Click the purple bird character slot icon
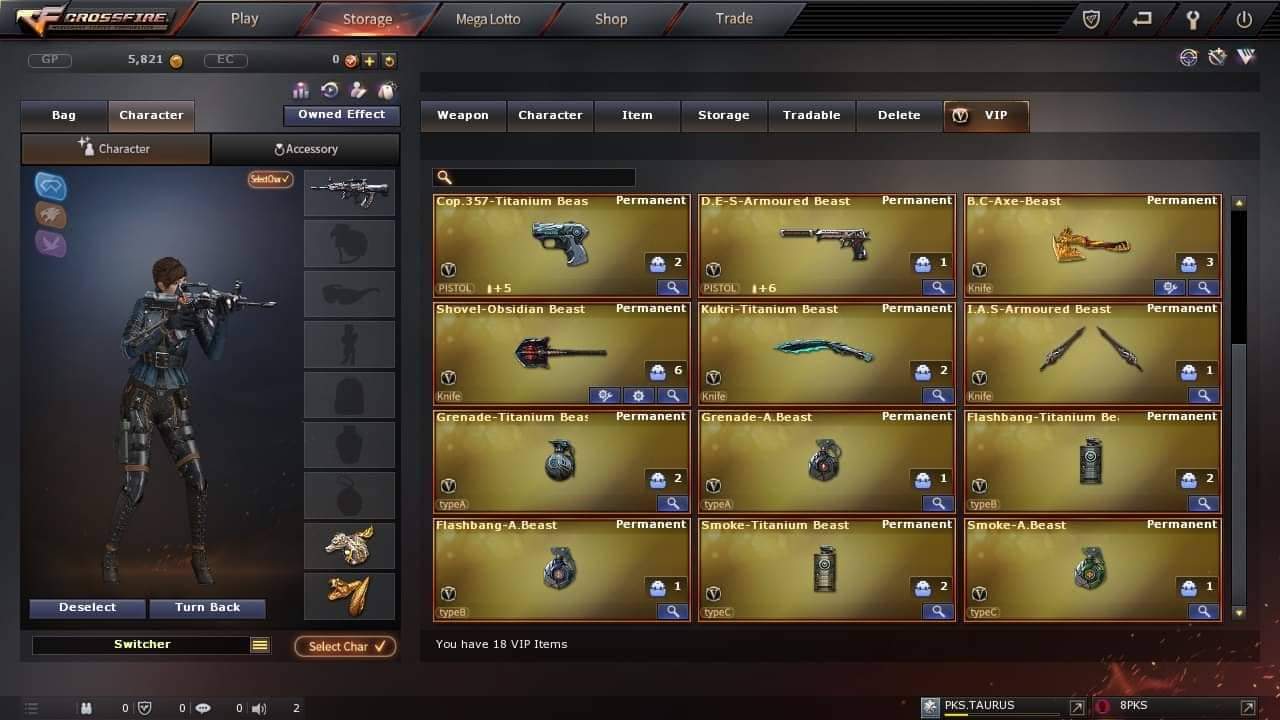Screen dimensions: 1280x720 click(50, 243)
